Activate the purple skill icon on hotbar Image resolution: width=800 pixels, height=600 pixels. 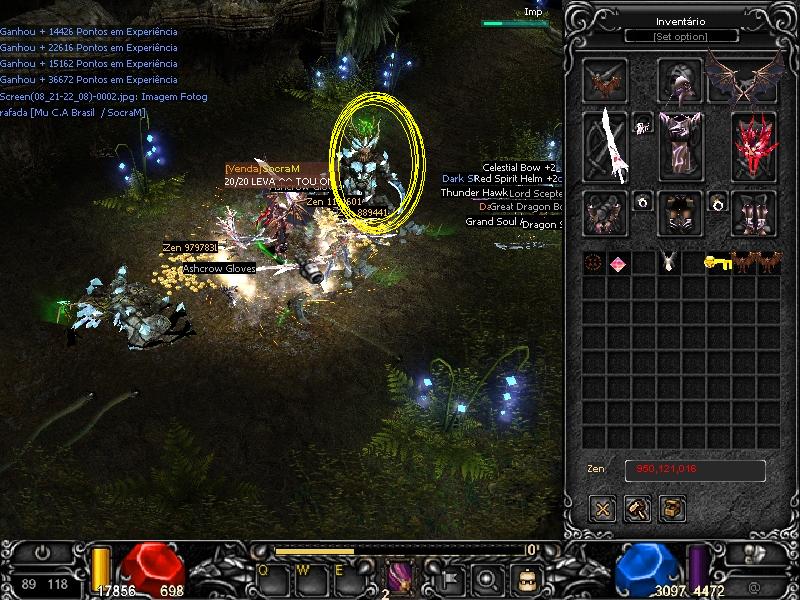400,577
